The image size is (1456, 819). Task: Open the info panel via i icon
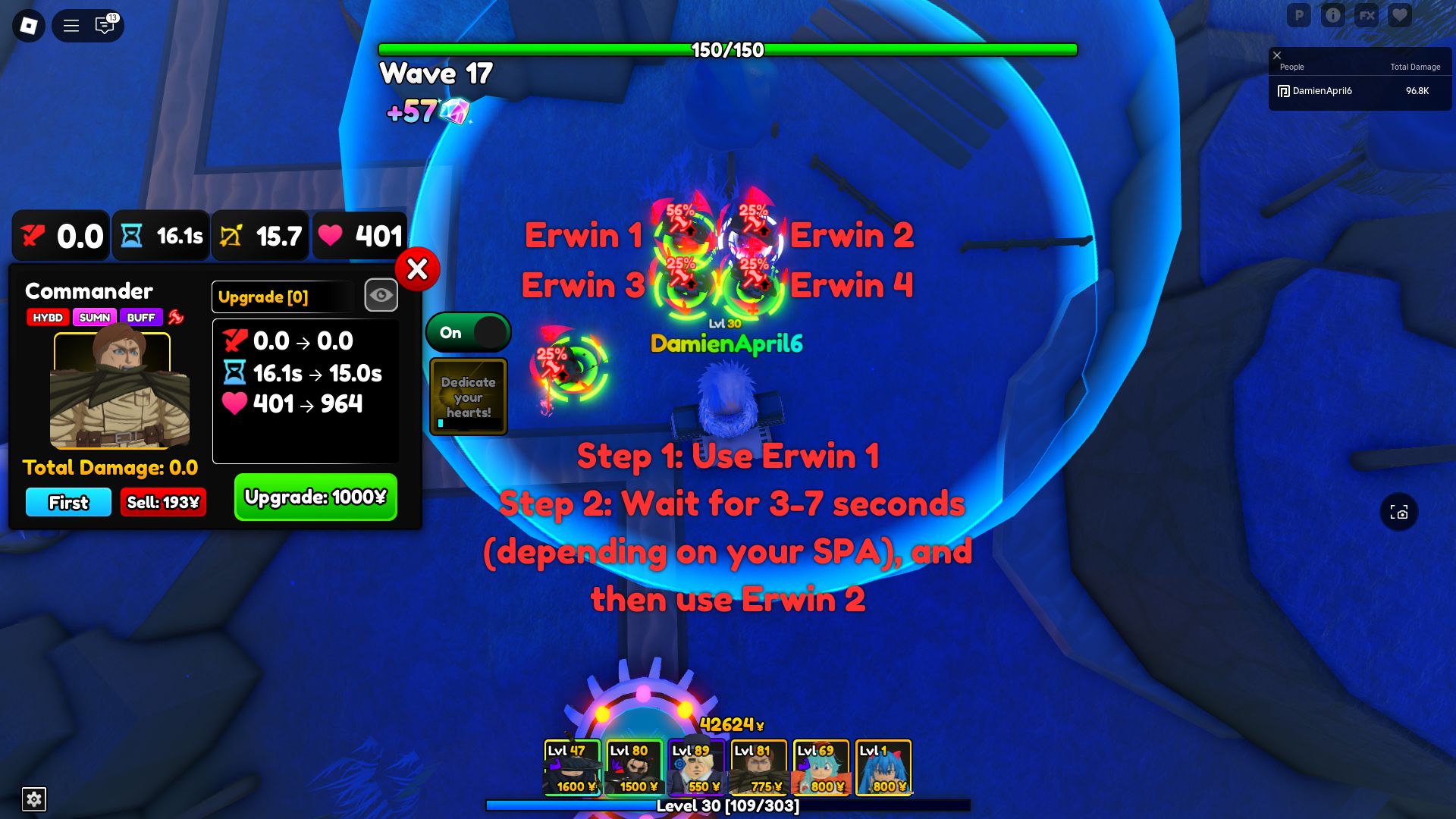(x=1333, y=14)
